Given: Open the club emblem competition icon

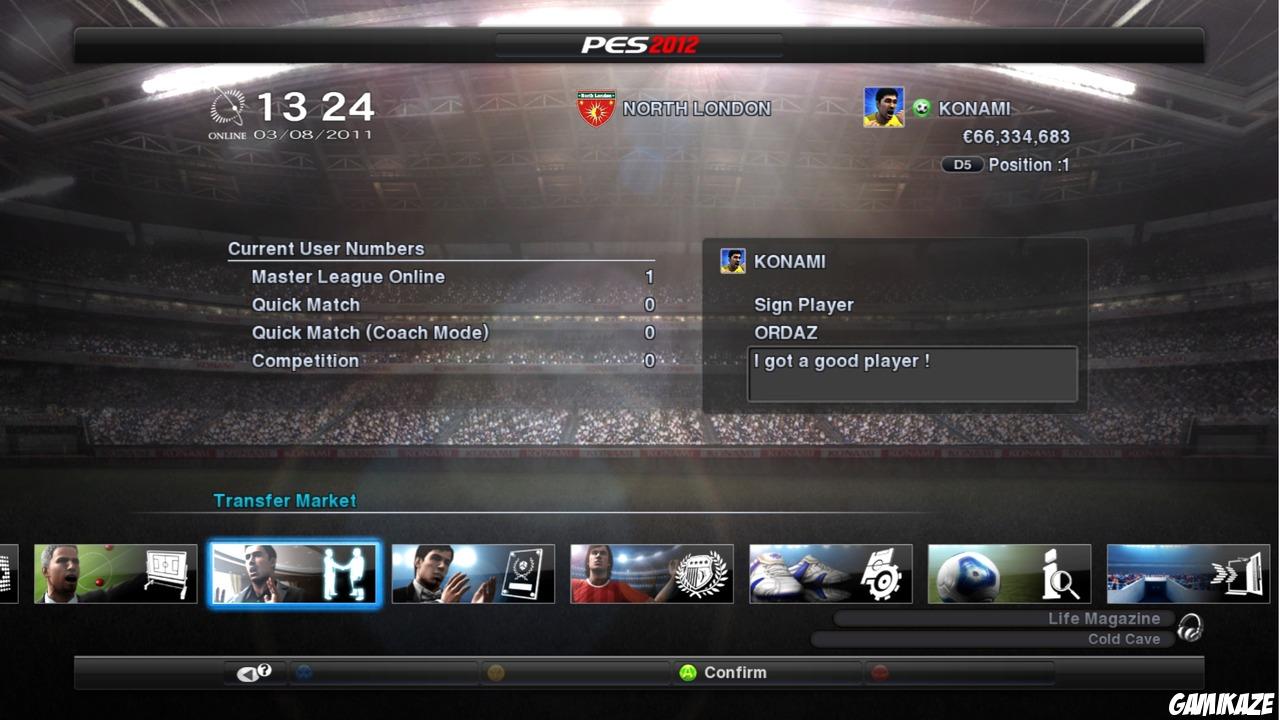Looking at the screenshot, I should 652,574.
